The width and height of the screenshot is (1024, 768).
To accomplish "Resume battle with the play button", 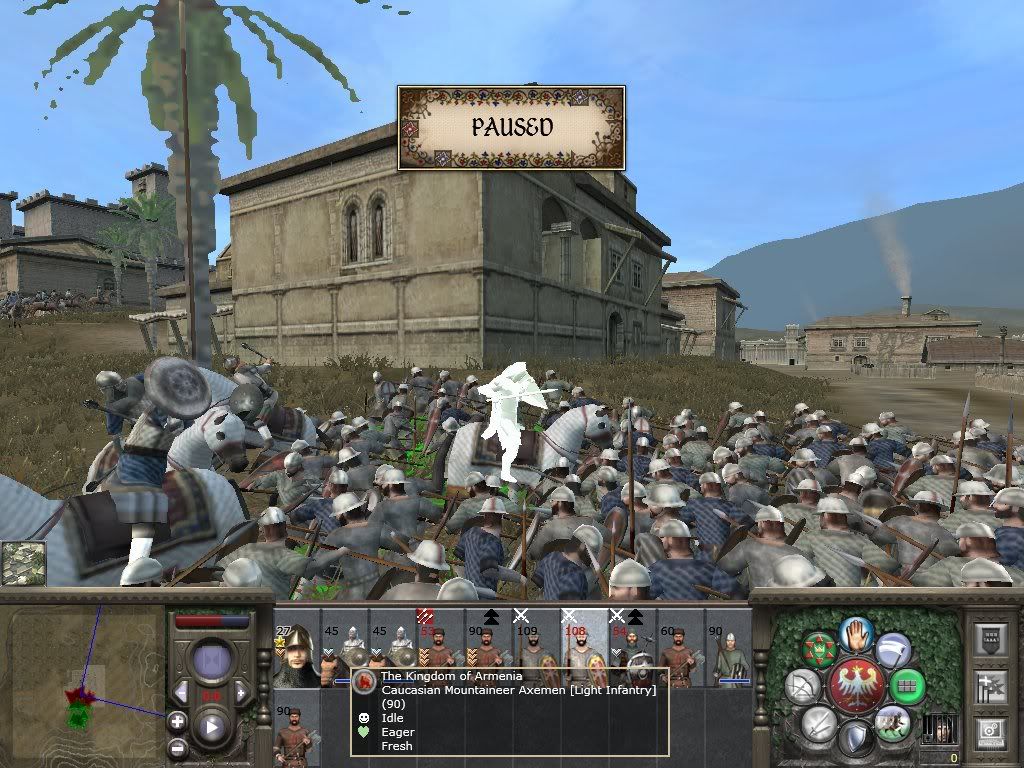I will coord(212,727).
